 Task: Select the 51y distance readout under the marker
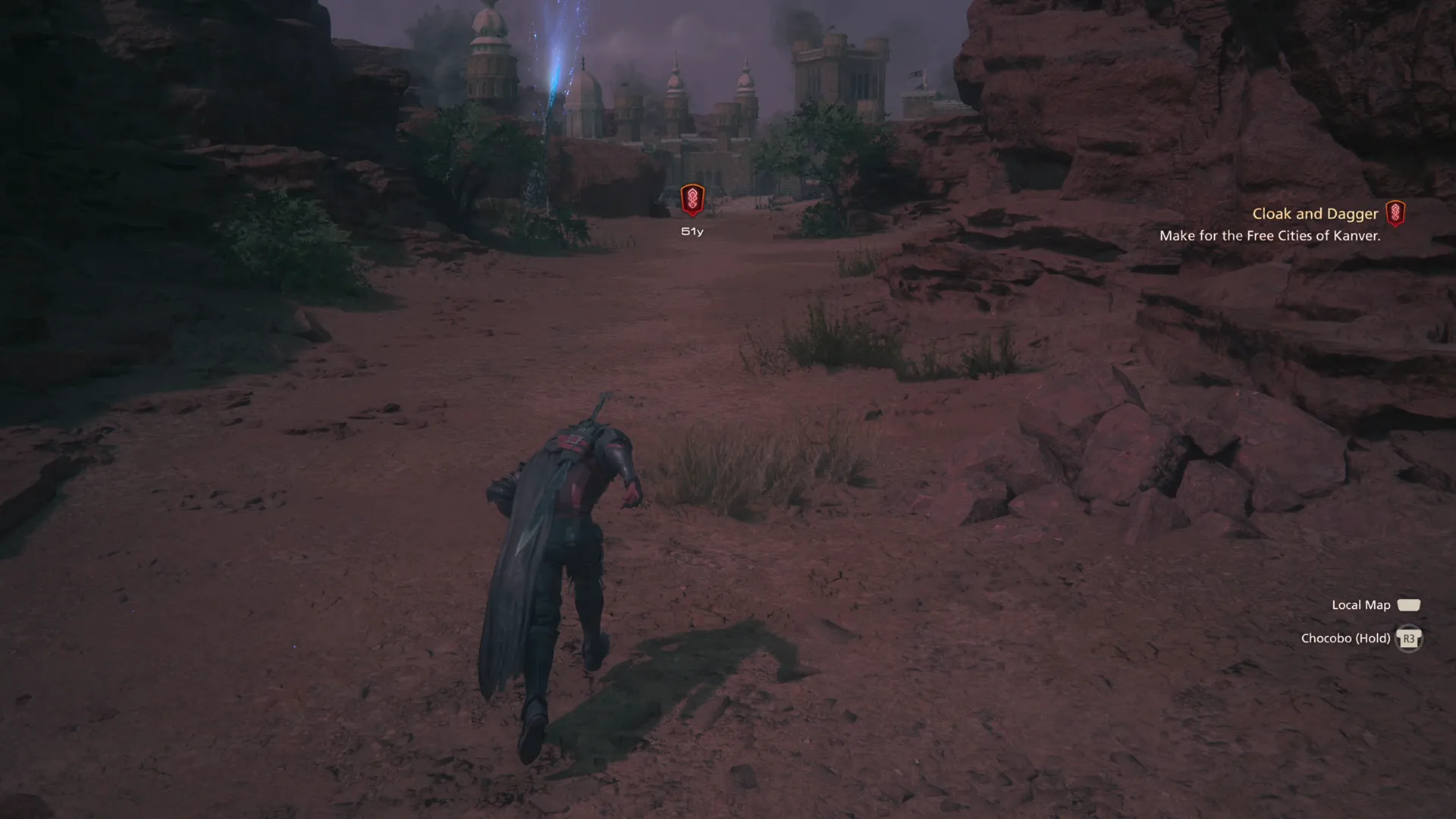691,231
